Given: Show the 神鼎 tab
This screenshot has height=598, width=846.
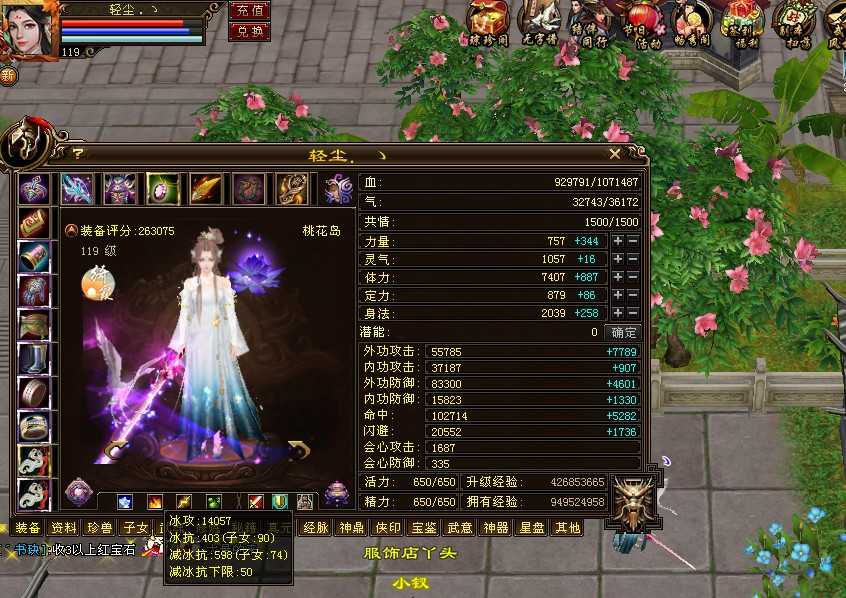Looking at the screenshot, I should [352, 528].
